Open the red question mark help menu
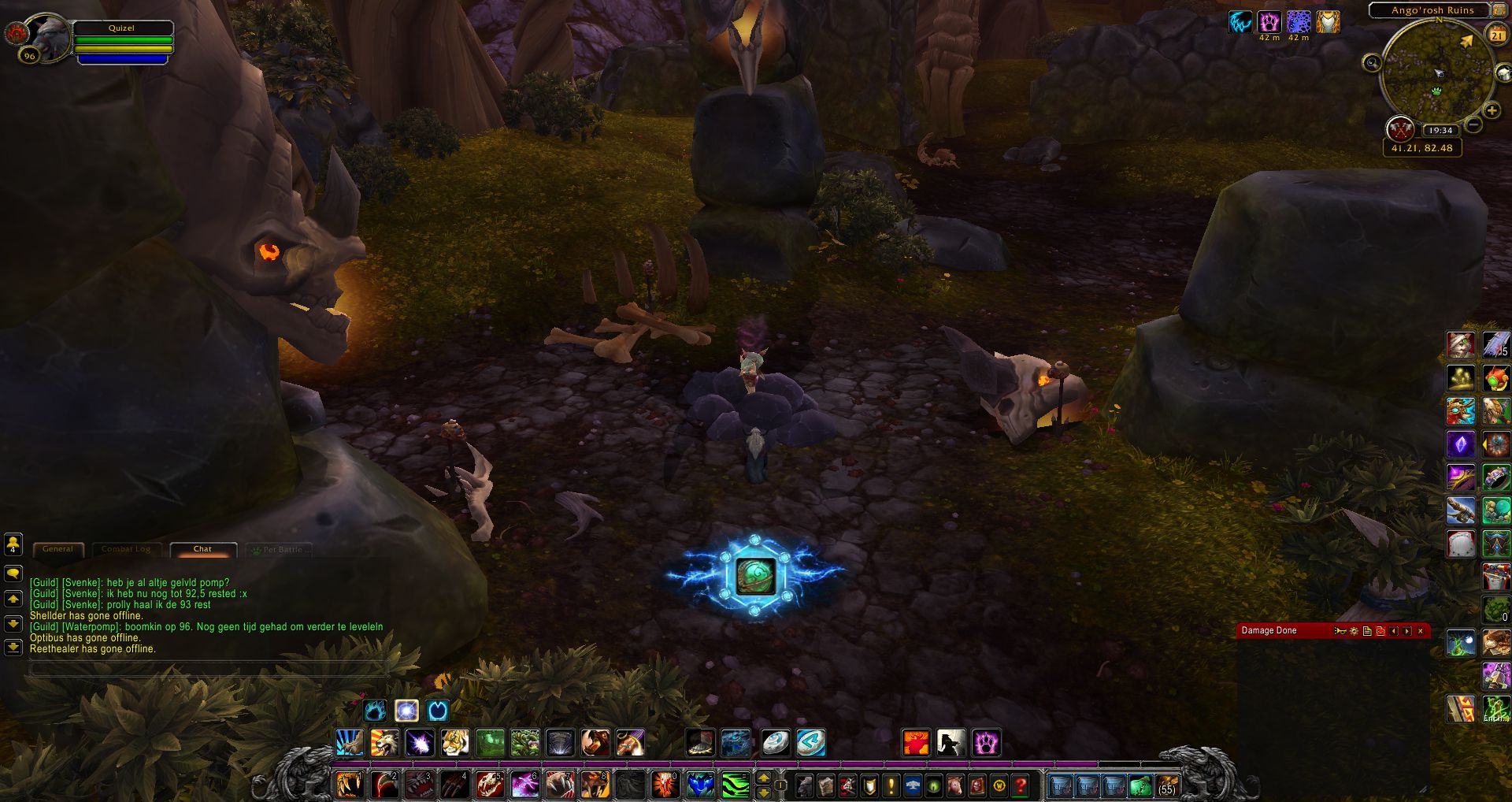The height and width of the screenshot is (802, 1512). pos(1020,785)
